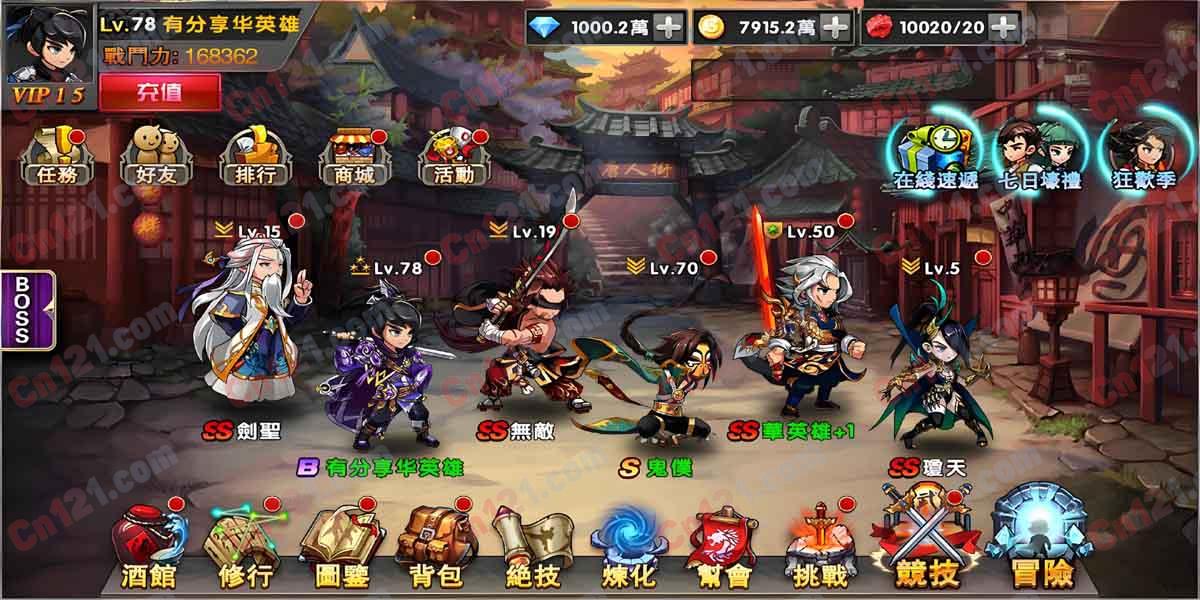Open the purple BOSS side tab
1200x600 pixels.
point(21,309)
